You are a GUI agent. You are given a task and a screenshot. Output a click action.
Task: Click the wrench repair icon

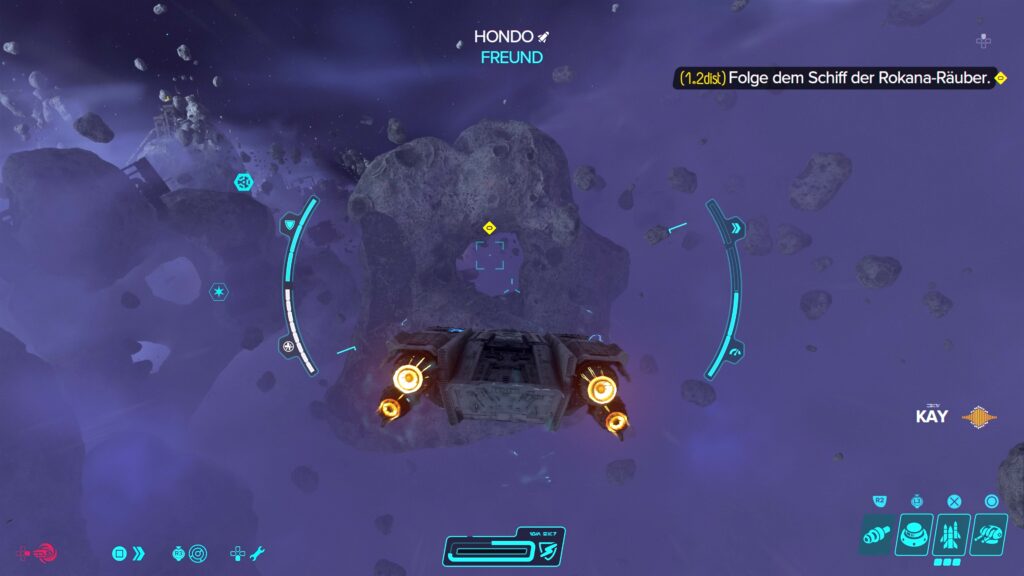coord(256,552)
